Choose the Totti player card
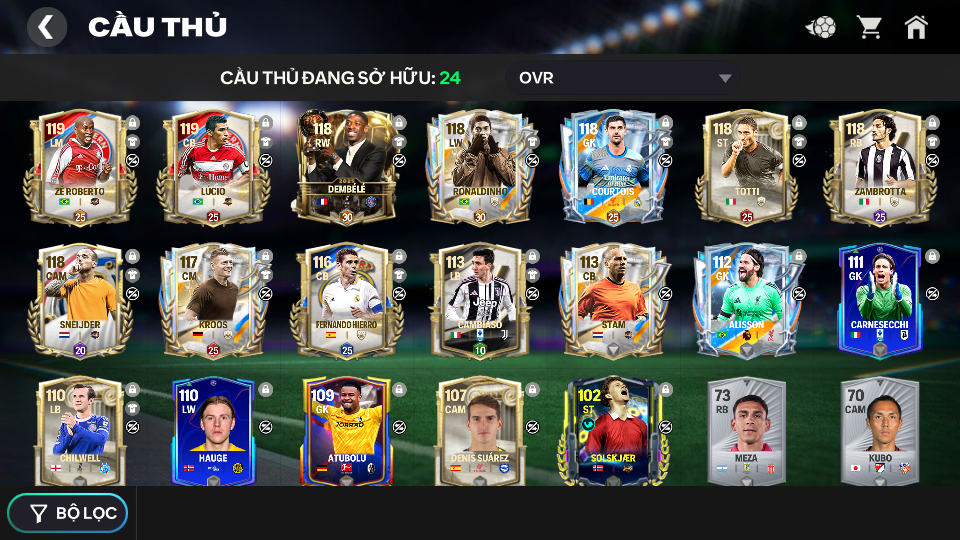The image size is (960, 540). point(746,167)
